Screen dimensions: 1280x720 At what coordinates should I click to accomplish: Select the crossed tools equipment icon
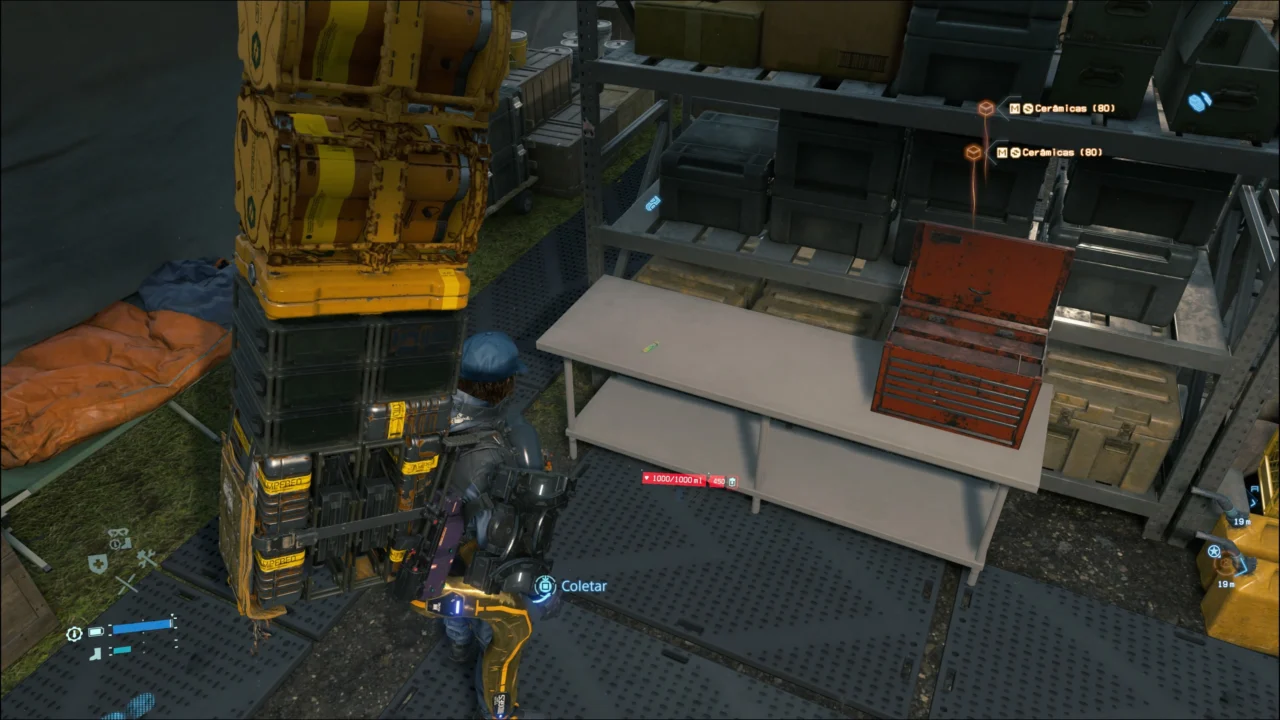[x=147, y=560]
